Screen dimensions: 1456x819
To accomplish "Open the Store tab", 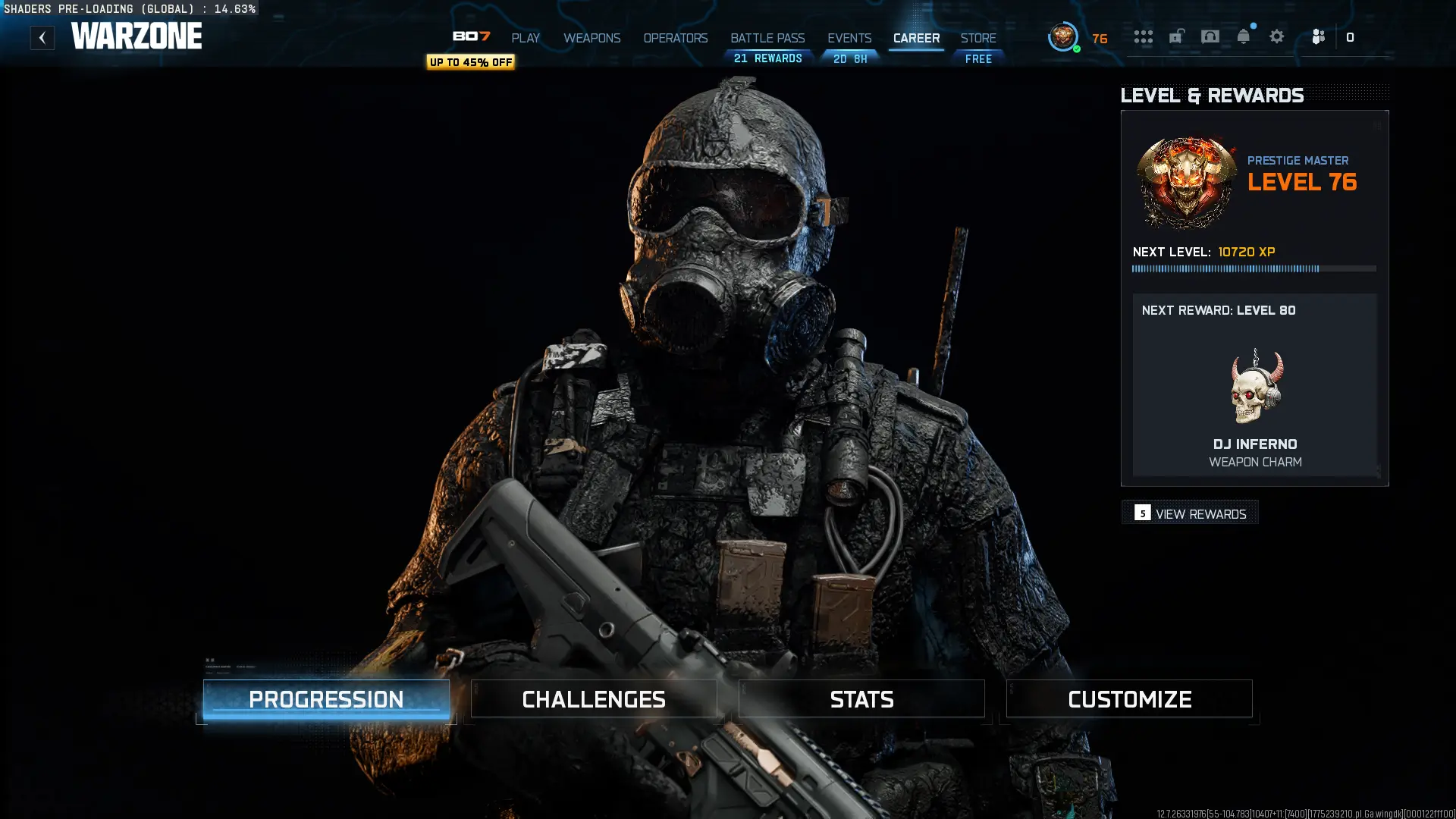I will pos(978,38).
